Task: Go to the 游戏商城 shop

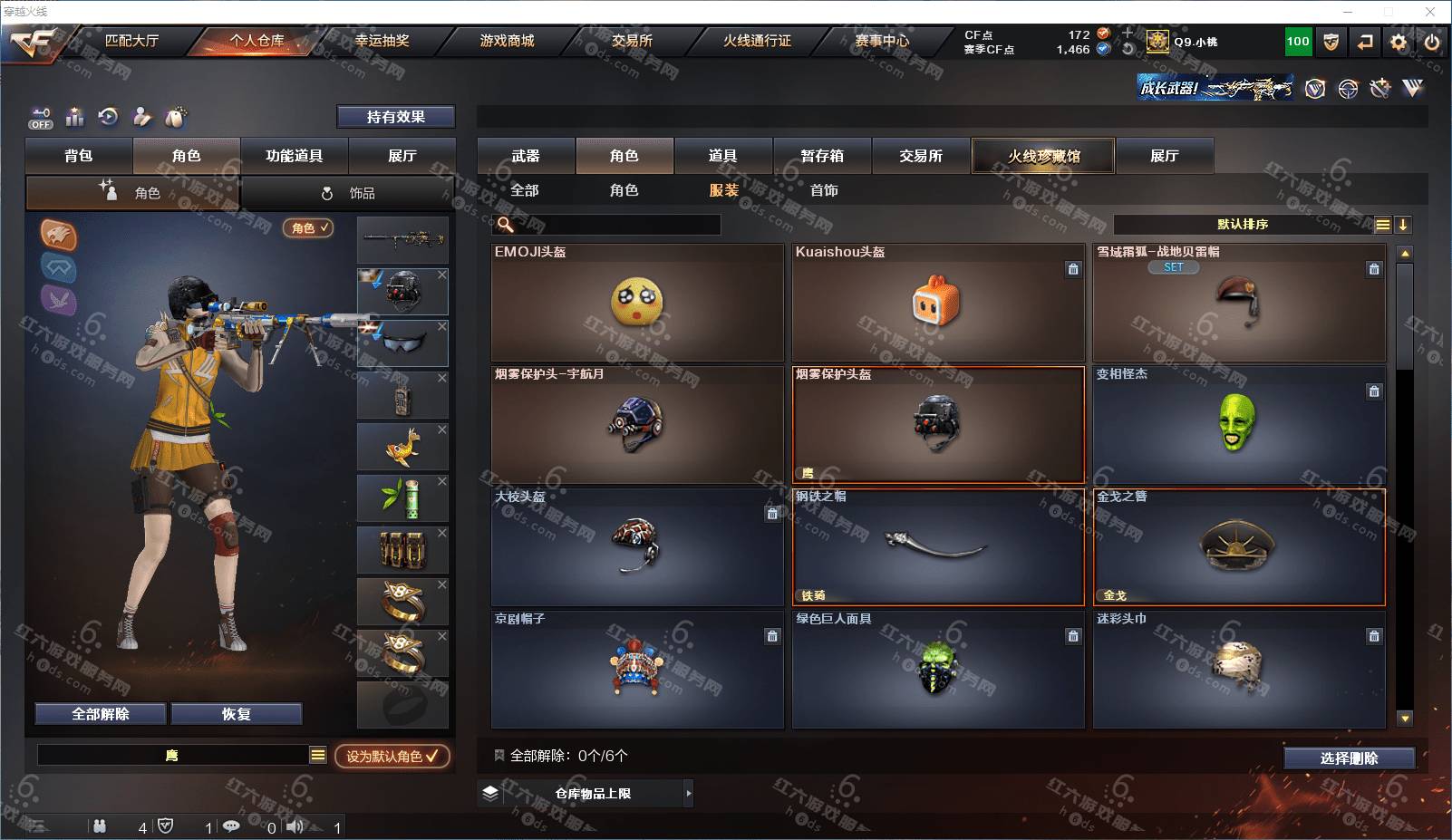Action: point(507,41)
